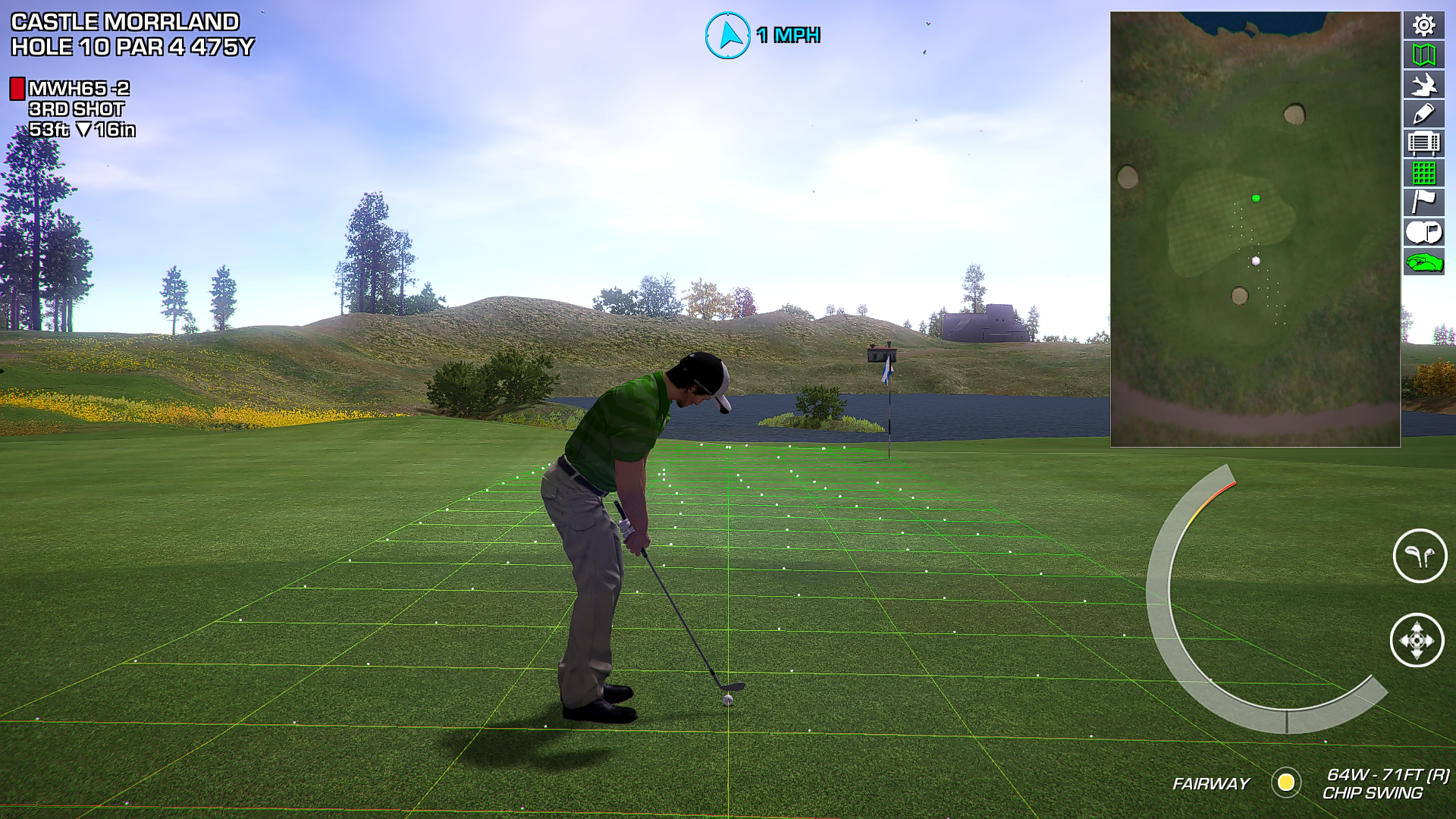The image size is (1456, 819).
Task: Select the white flag icon
Action: (x=1423, y=202)
